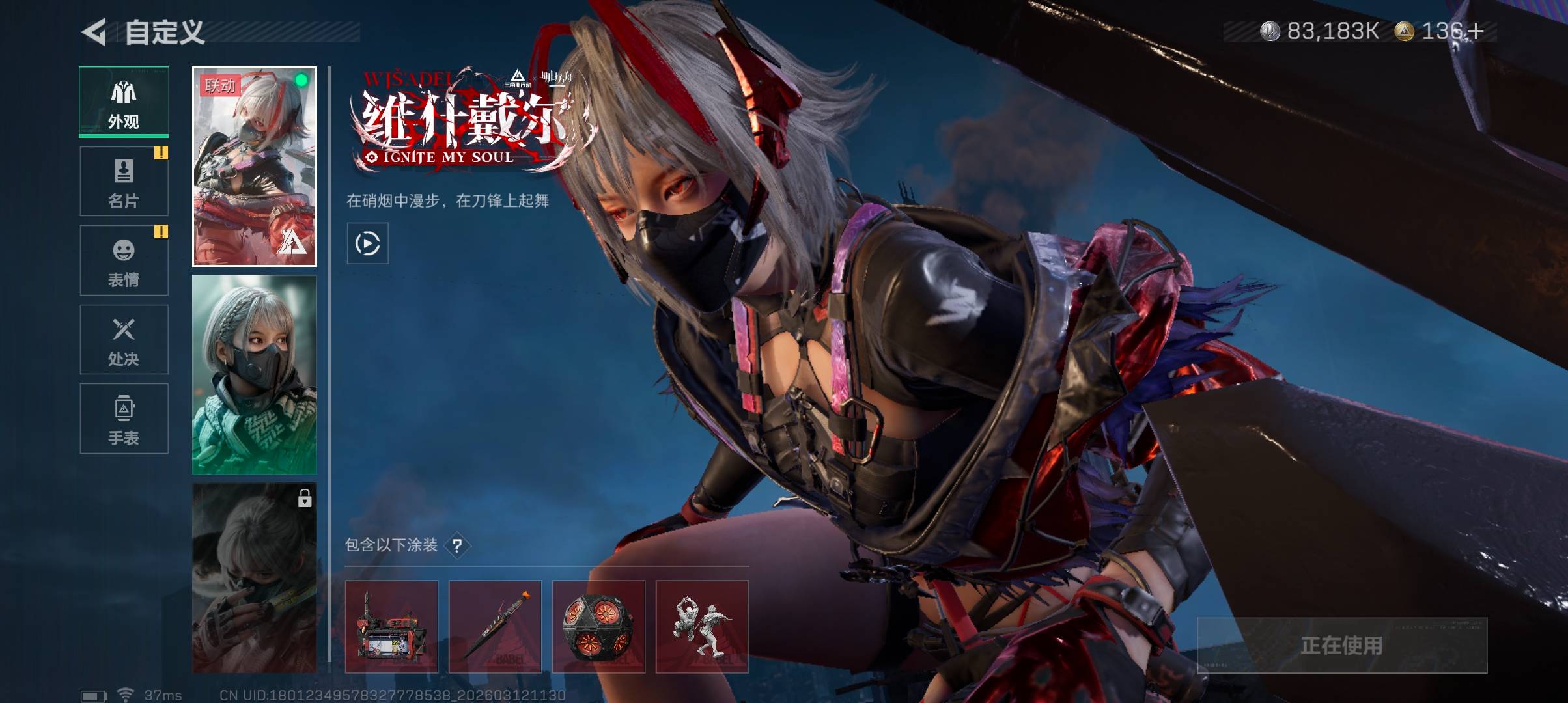This screenshot has width=1568, height=703.
Task: Switch to the 外观 appearance tab
Action: (x=124, y=102)
